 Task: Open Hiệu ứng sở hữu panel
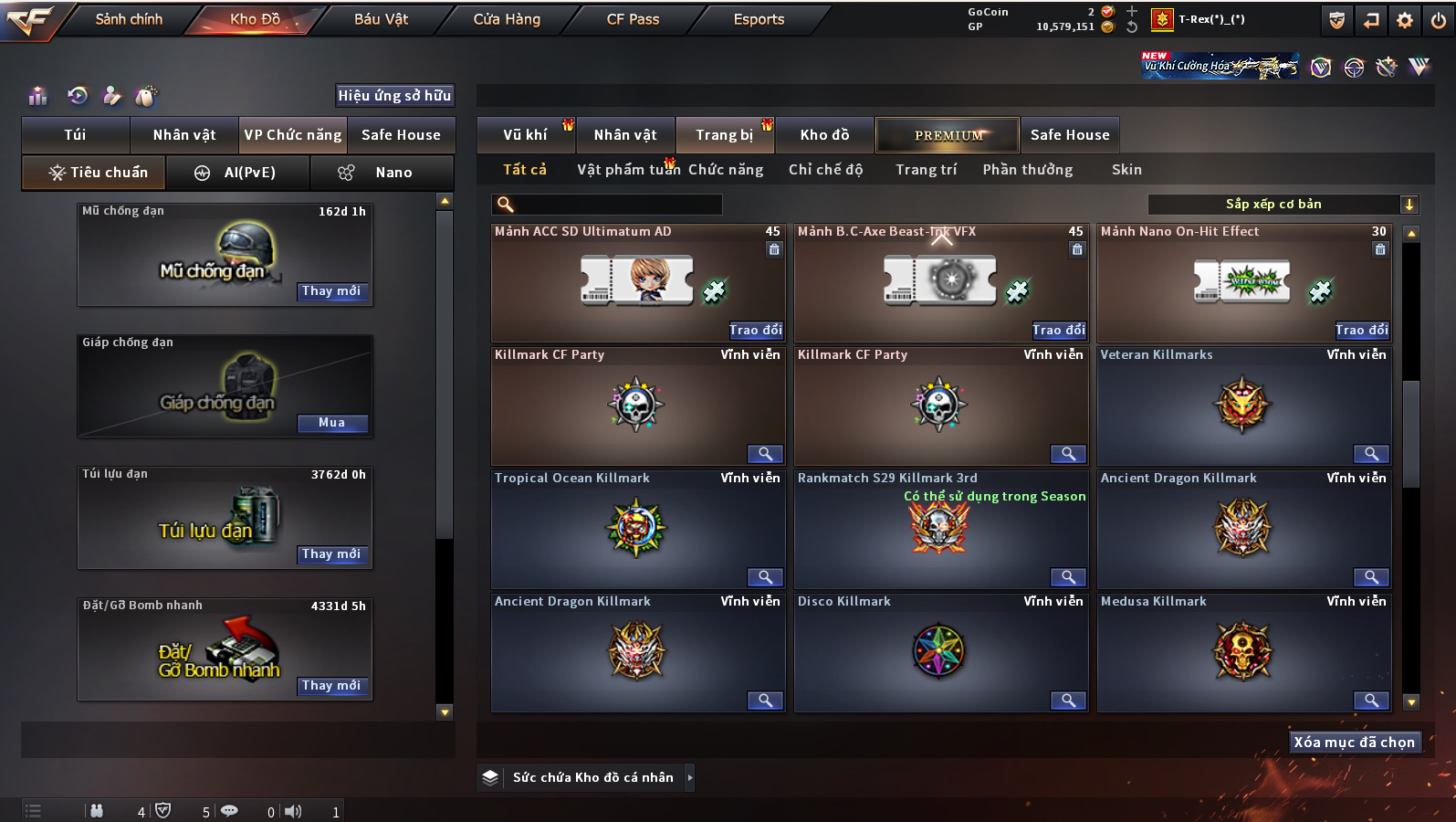394,96
